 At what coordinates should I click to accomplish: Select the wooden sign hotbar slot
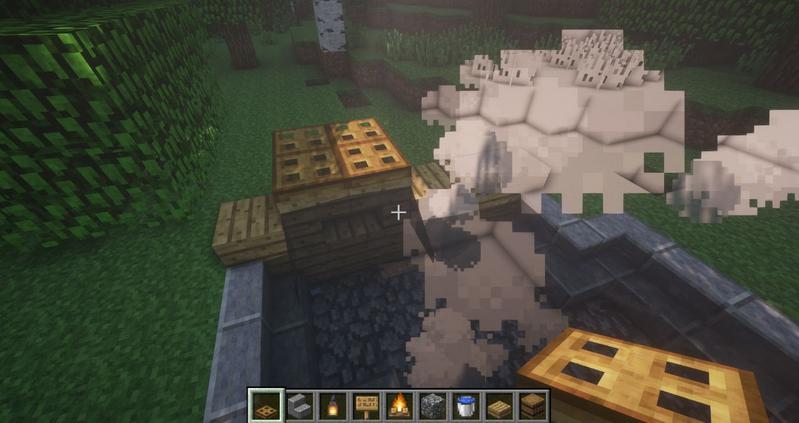click(365, 406)
